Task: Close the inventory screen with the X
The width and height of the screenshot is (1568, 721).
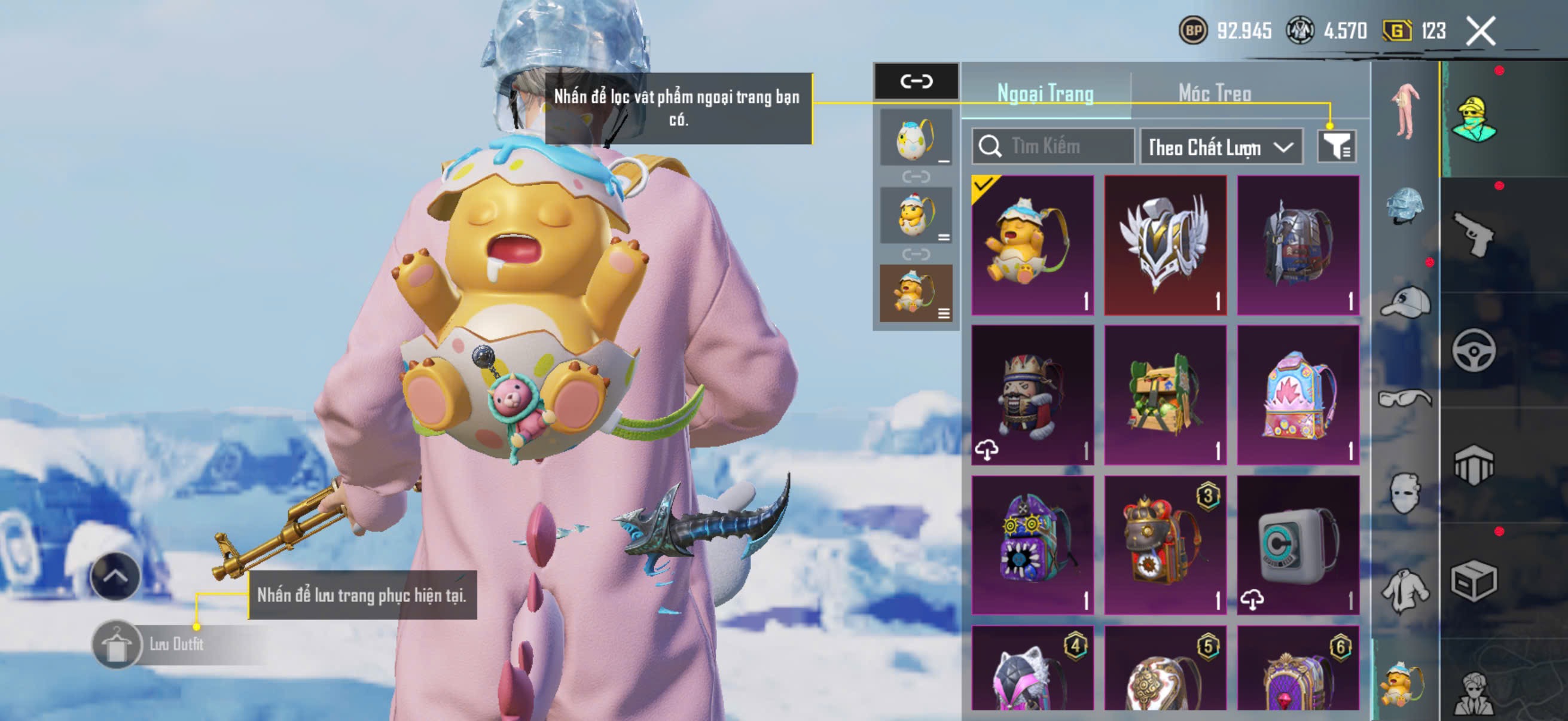Action: 1479,31
